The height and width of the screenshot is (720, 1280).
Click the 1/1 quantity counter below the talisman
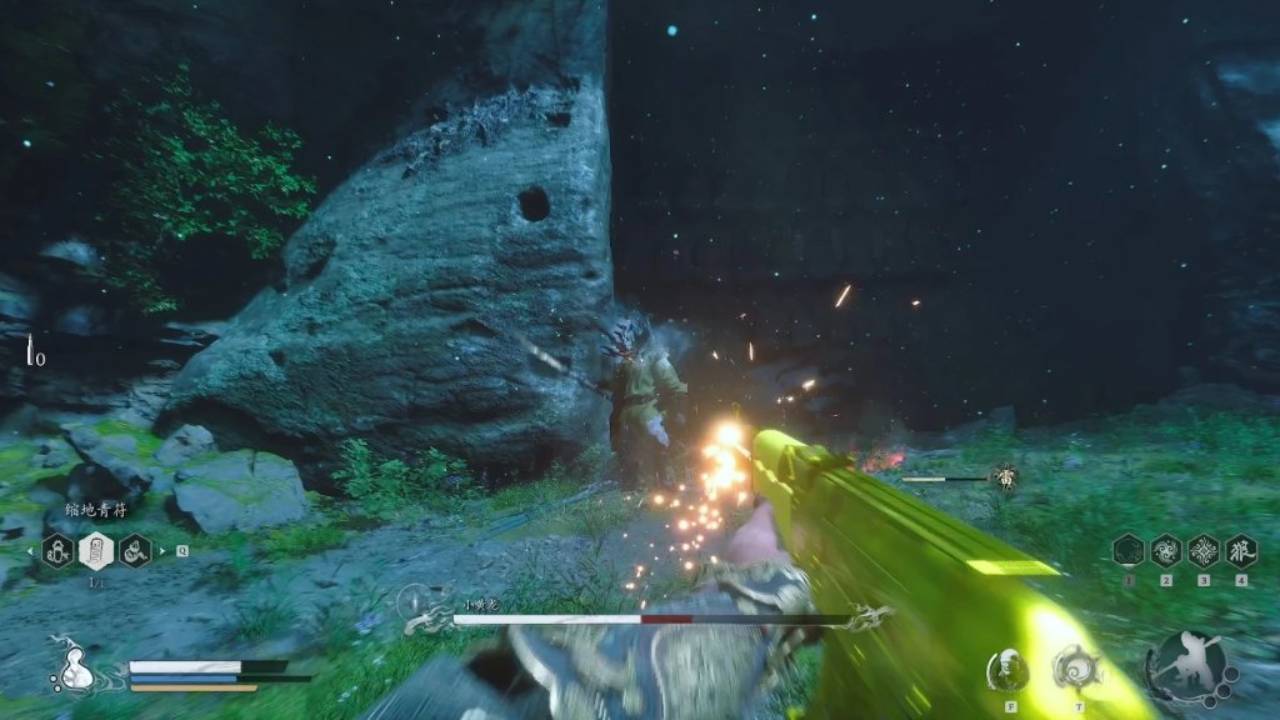pyautogui.click(x=96, y=580)
